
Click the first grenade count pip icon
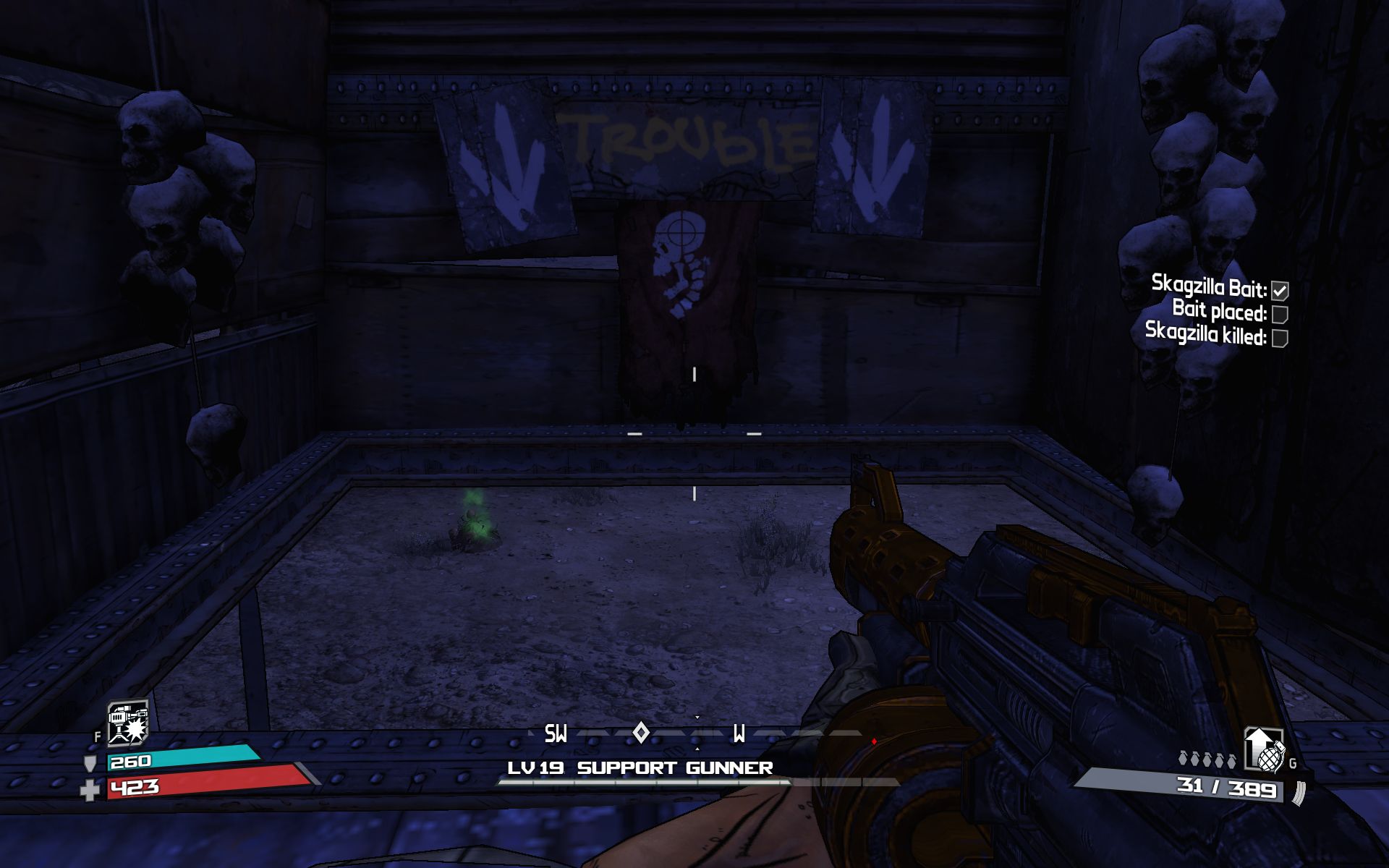click(1182, 757)
